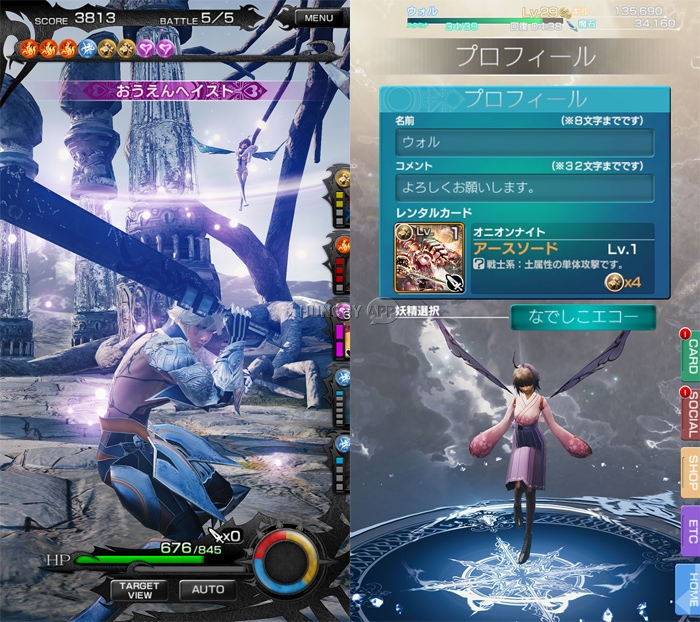Screen dimensions: 700x622
Task: Switch to the SOCIAL tab
Action: coord(690,414)
